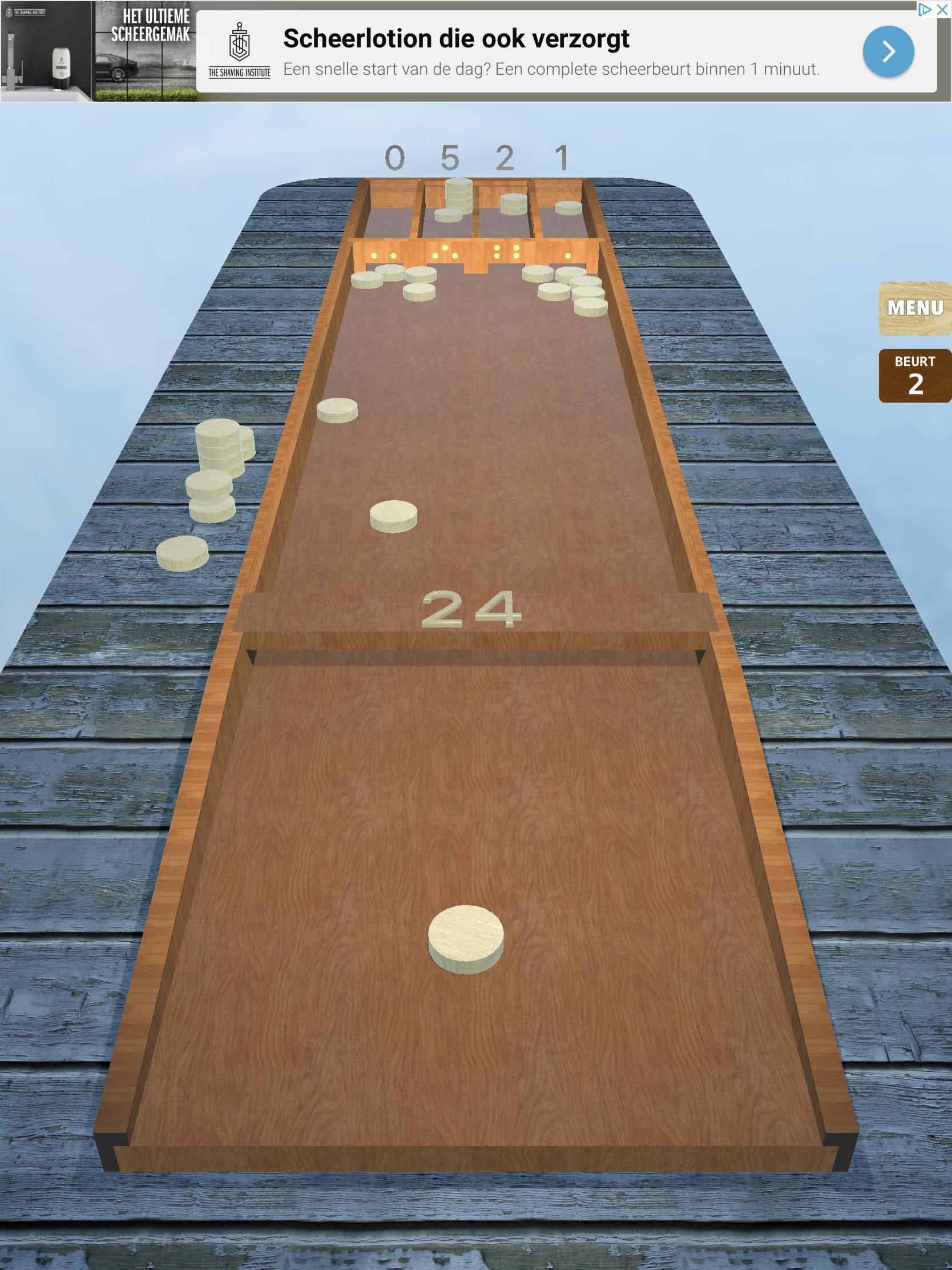Image resolution: width=952 pixels, height=1270 pixels.
Task: Close the advertisement banner
Action: [942, 9]
